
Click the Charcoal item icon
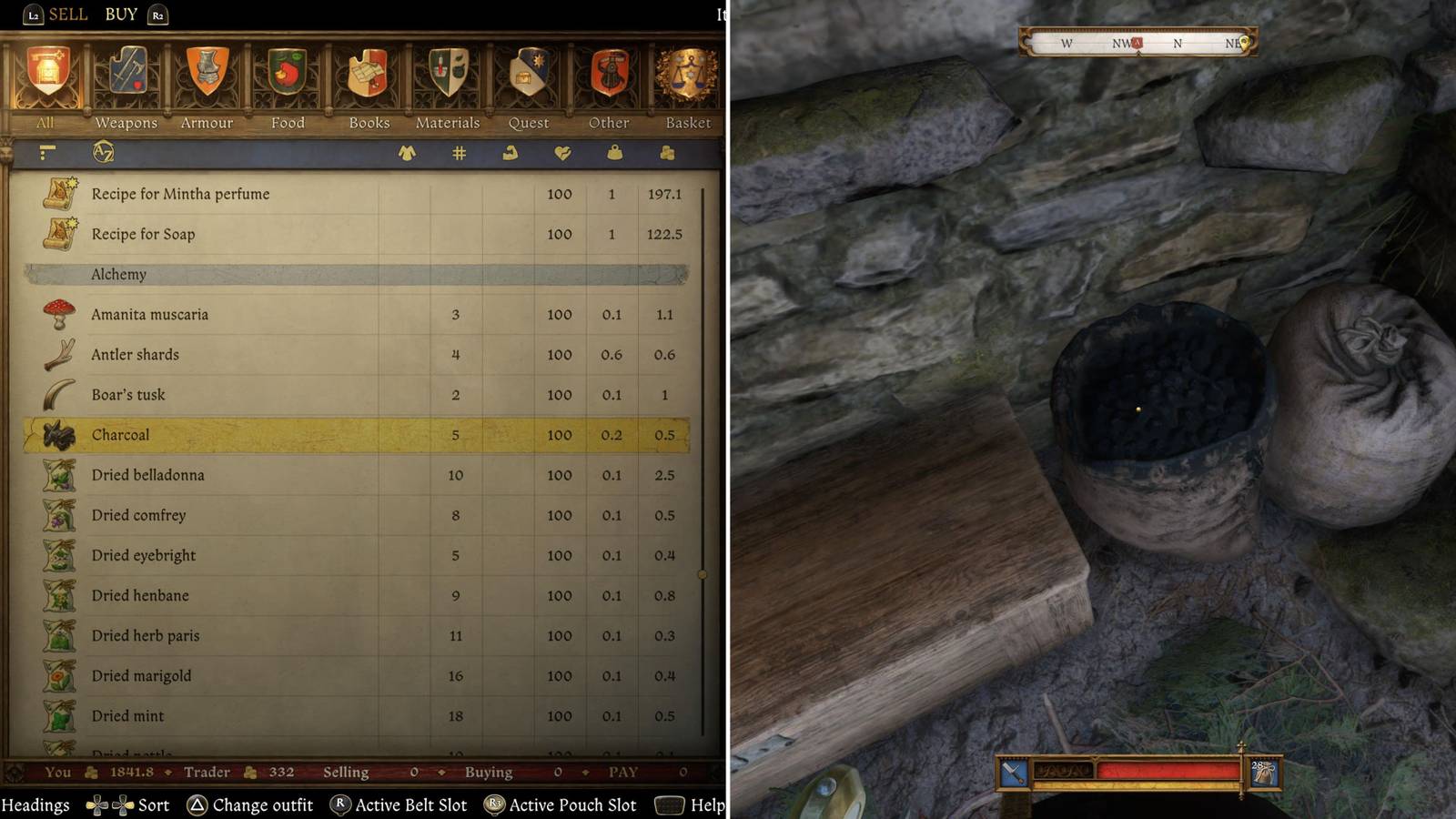57,435
